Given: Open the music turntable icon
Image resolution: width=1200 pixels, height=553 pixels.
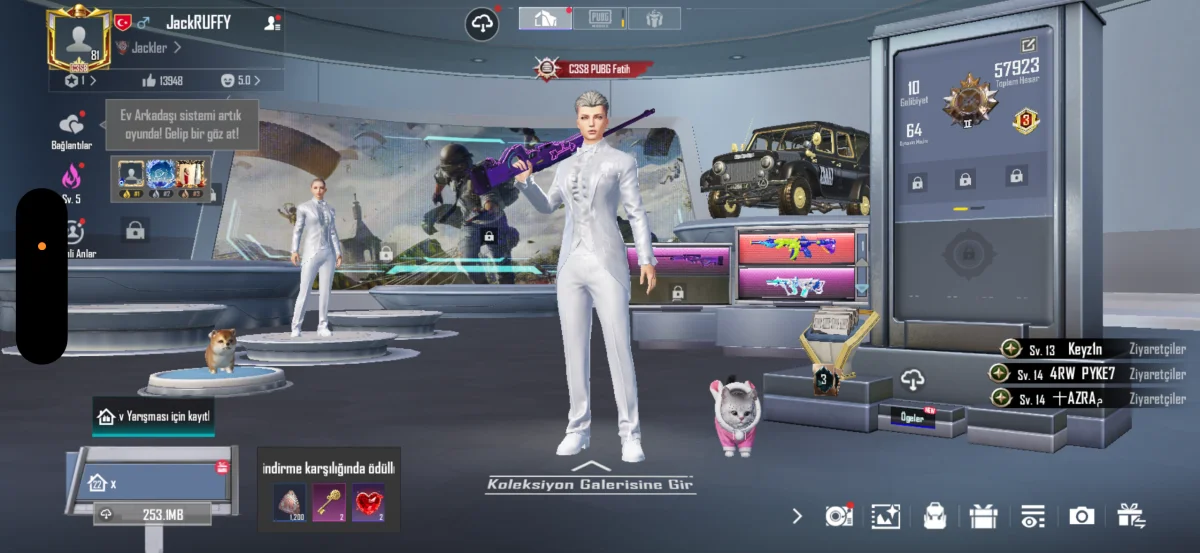Looking at the screenshot, I should point(838,516).
